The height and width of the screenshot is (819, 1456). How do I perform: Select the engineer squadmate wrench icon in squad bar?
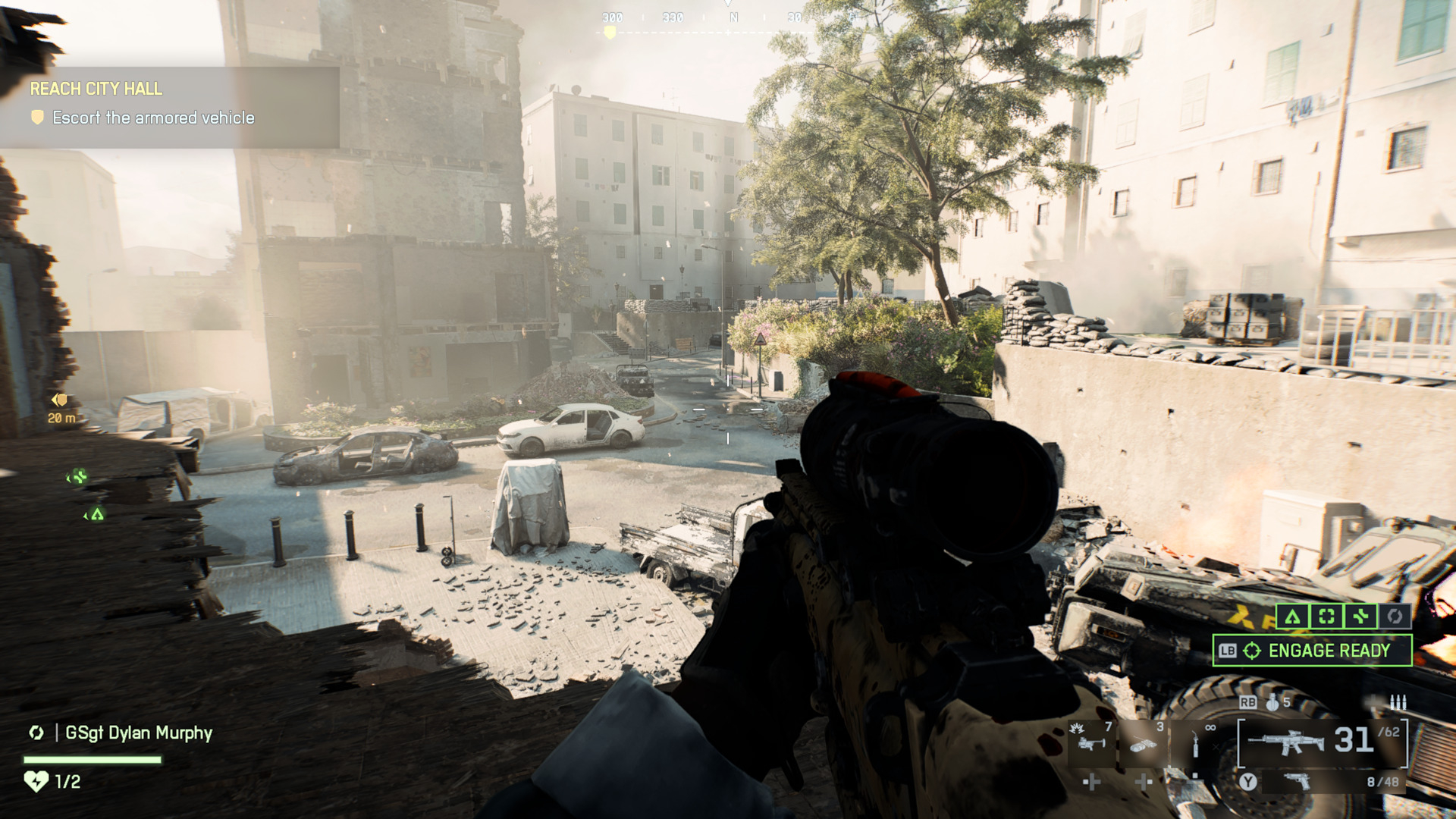1360,617
